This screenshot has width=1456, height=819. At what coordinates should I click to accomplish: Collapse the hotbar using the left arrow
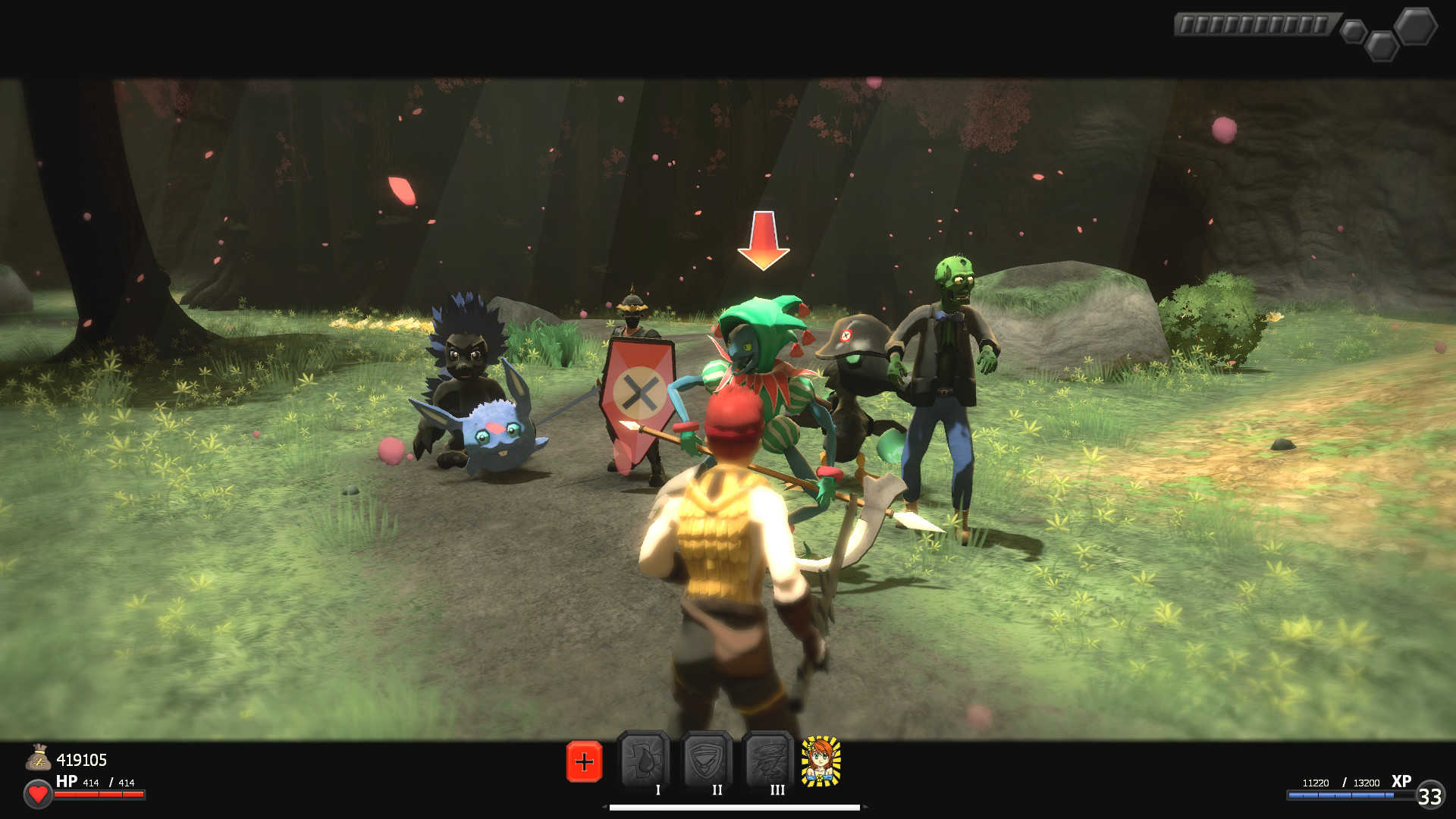(604, 807)
